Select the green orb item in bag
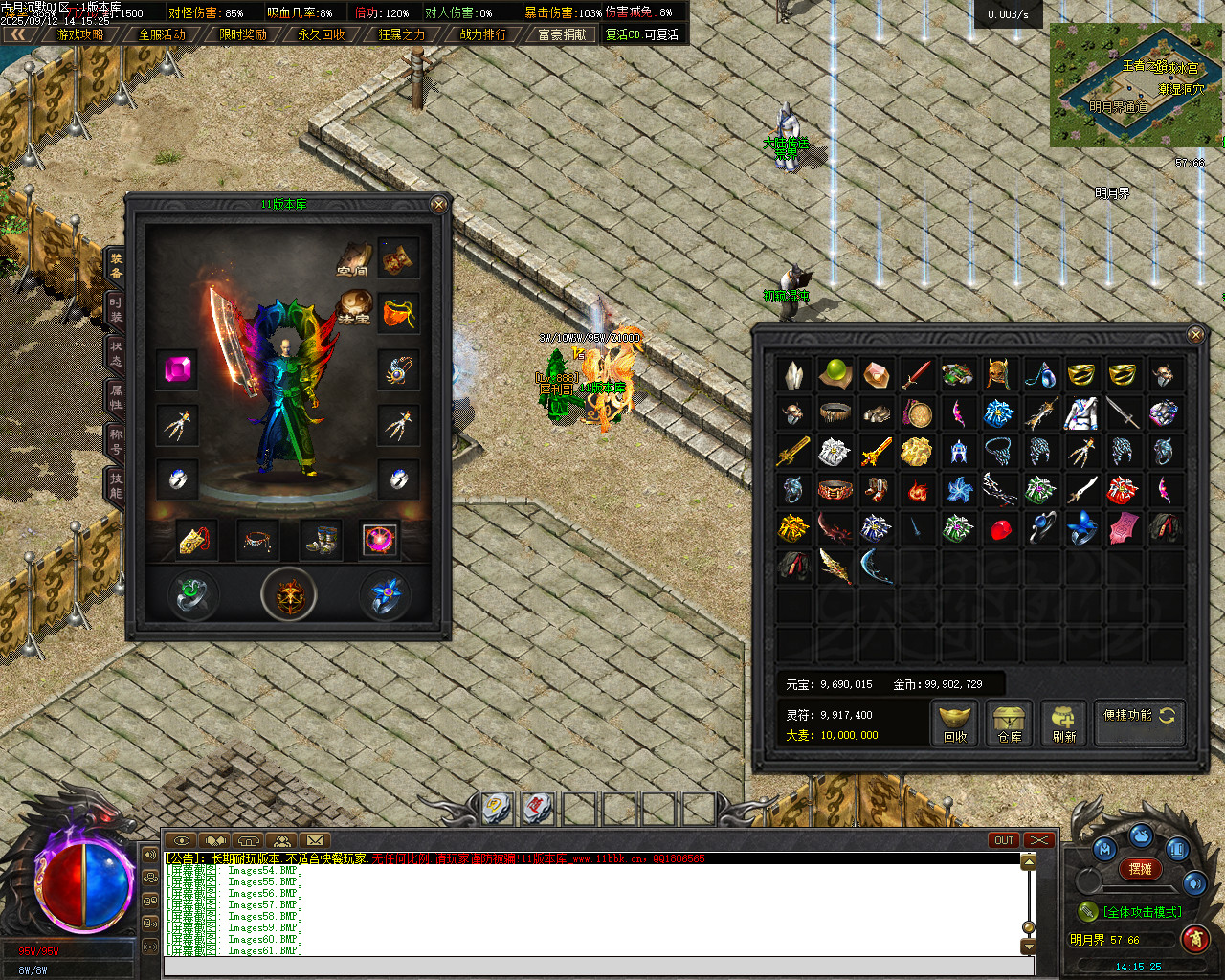The image size is (1225, 980). [x=835, y=373]
